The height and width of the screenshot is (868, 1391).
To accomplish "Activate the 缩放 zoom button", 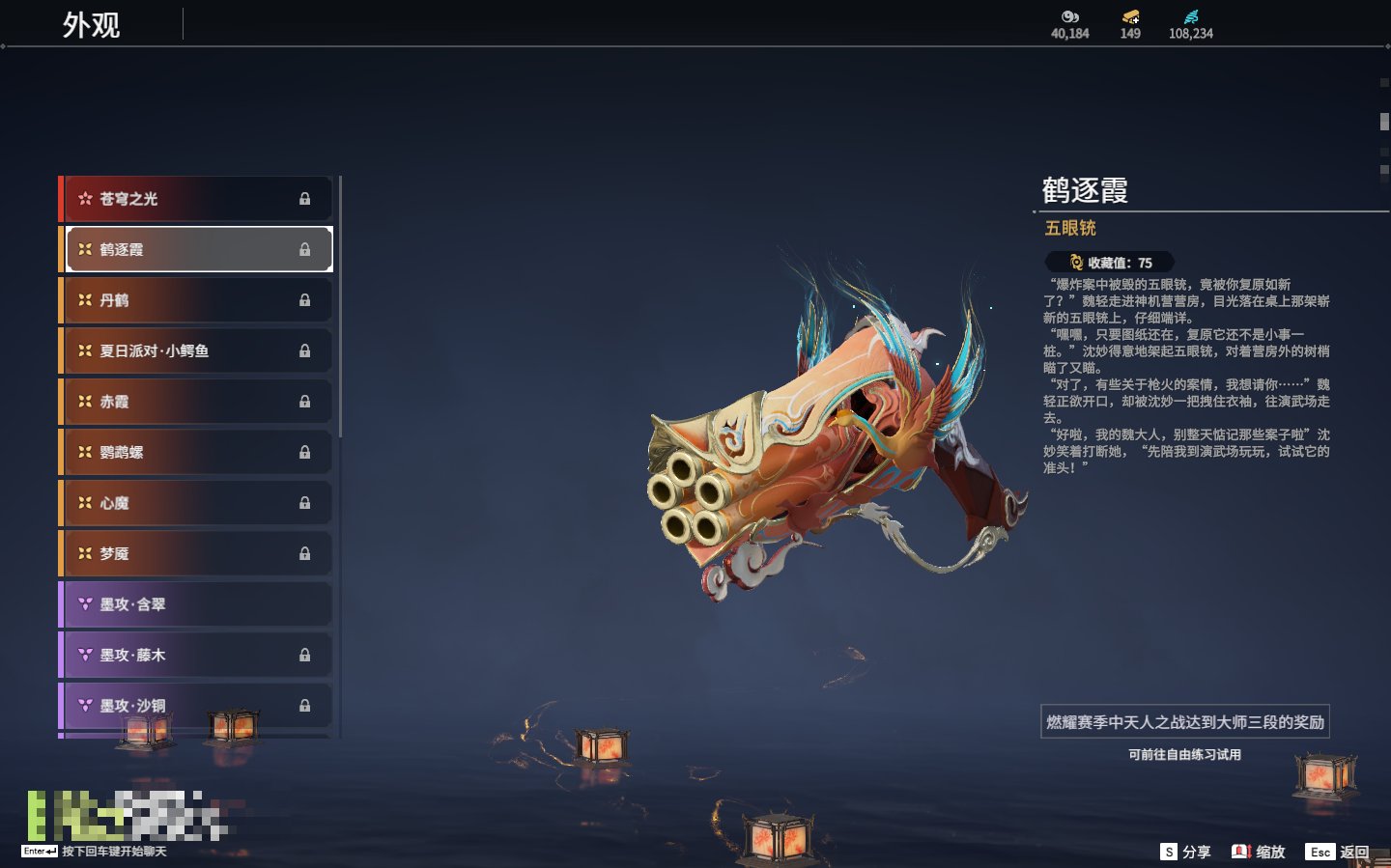I will (x=1259, y=852).
